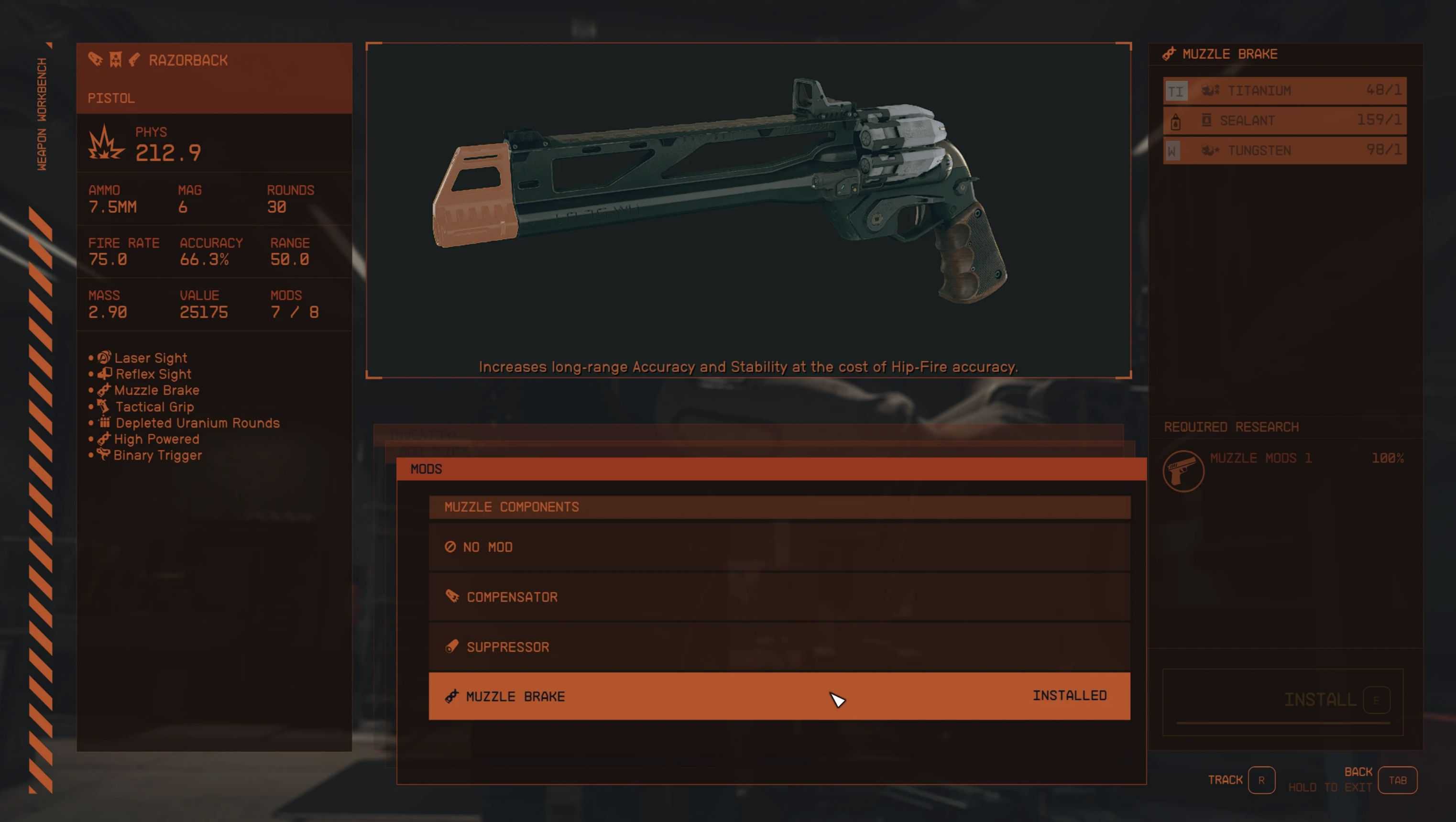The height and width of the screenshot is (822, 1456).
Task: Select the Tungsten resource requirement row
Action: click(1284, 150)
